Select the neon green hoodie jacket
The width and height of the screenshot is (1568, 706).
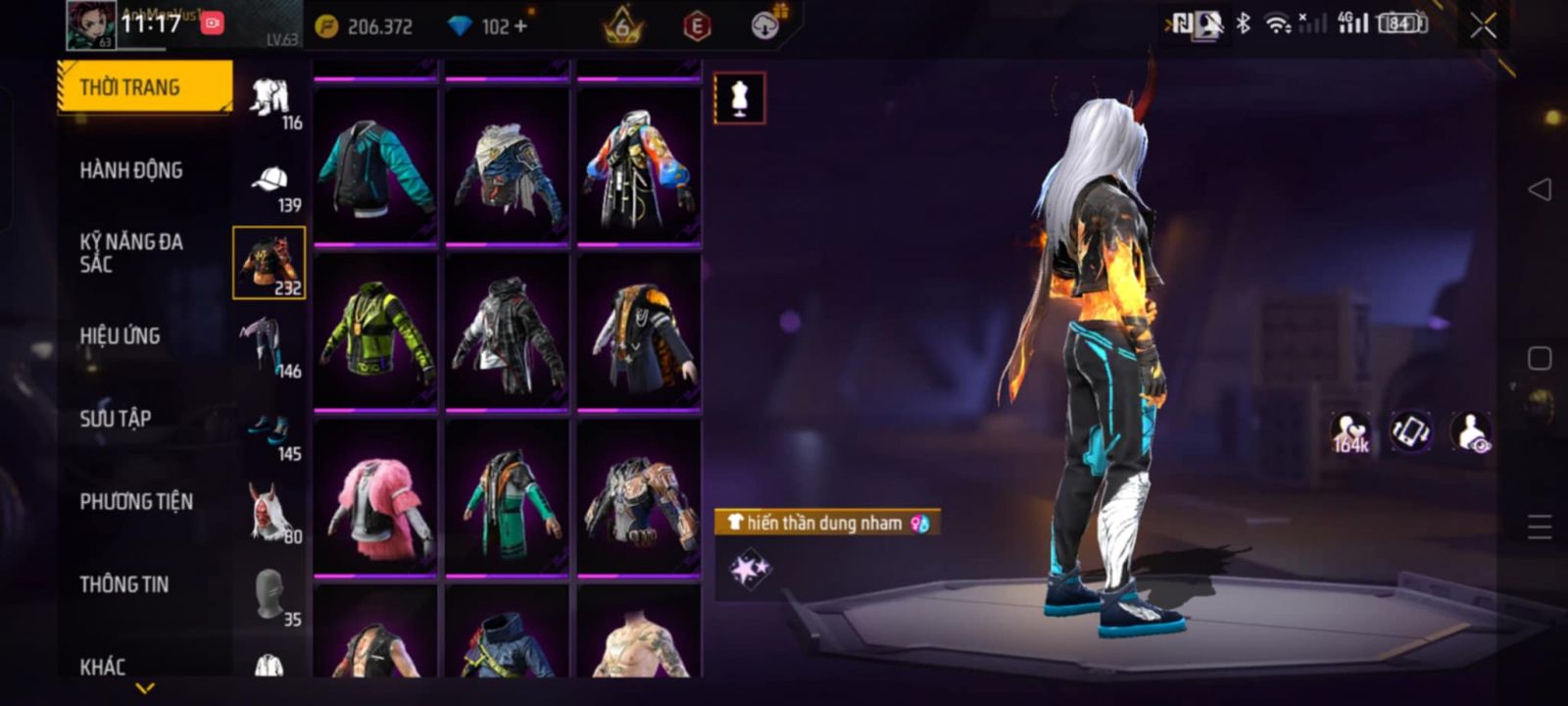[x=375, y=330]
